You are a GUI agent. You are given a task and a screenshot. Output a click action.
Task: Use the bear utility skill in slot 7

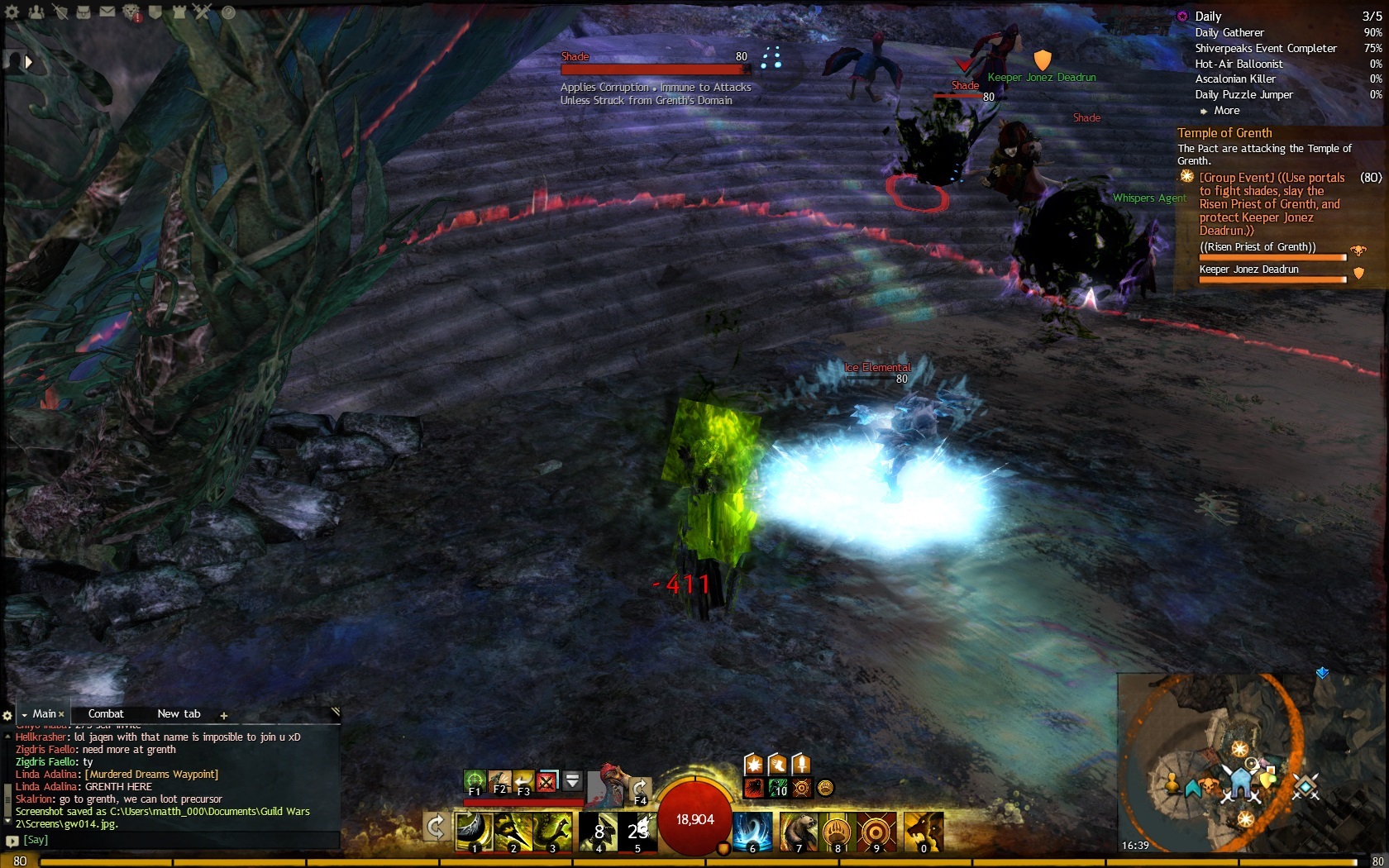tap(799, 831)
